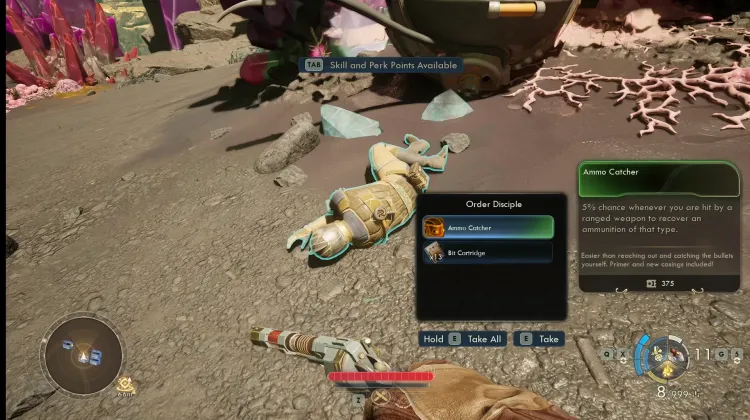Select the Ammo Catcher loot entry
The image size is (750, 420).
[487, 227]
